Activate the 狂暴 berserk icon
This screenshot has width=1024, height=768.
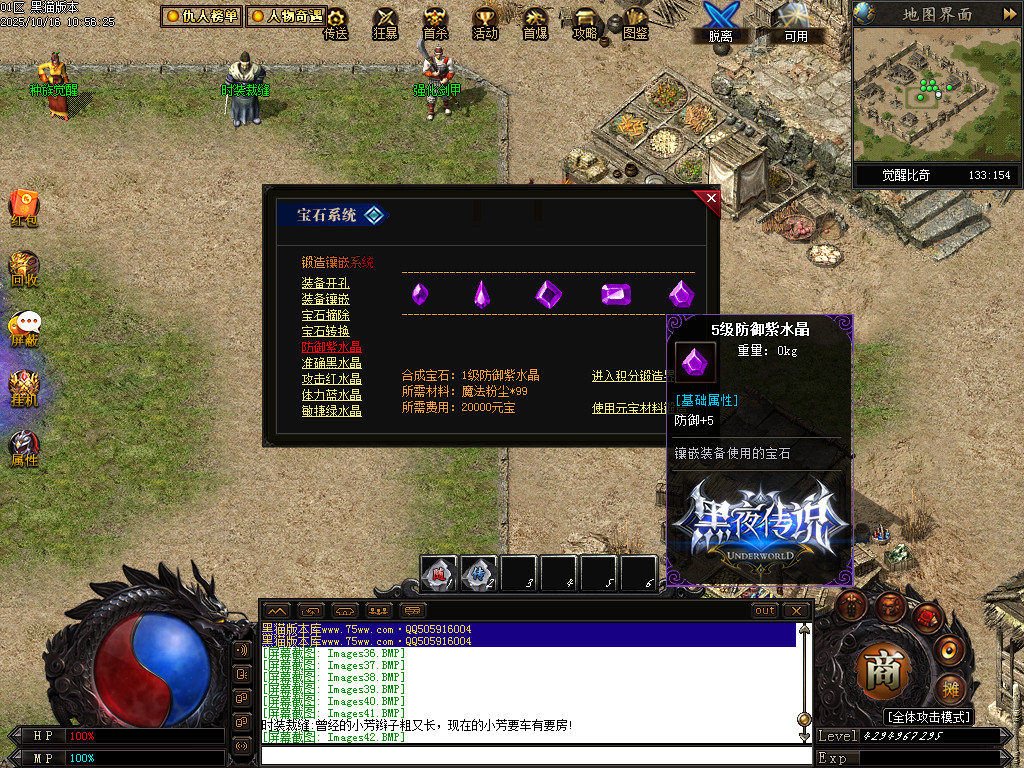pyautogui.click(x=385, y=24)
